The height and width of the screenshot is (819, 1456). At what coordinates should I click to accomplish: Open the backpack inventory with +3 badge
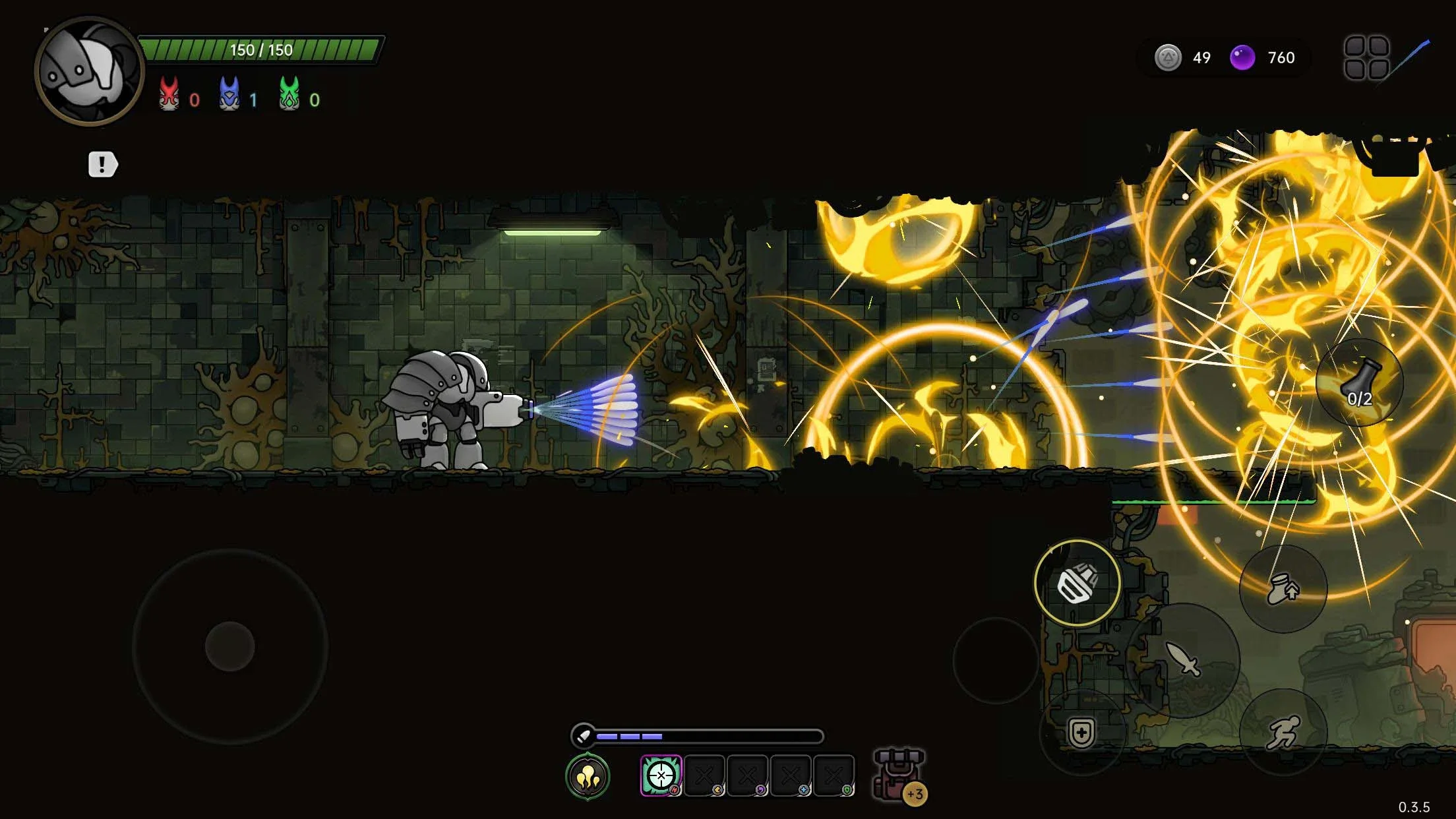click(x=897, y=775)
